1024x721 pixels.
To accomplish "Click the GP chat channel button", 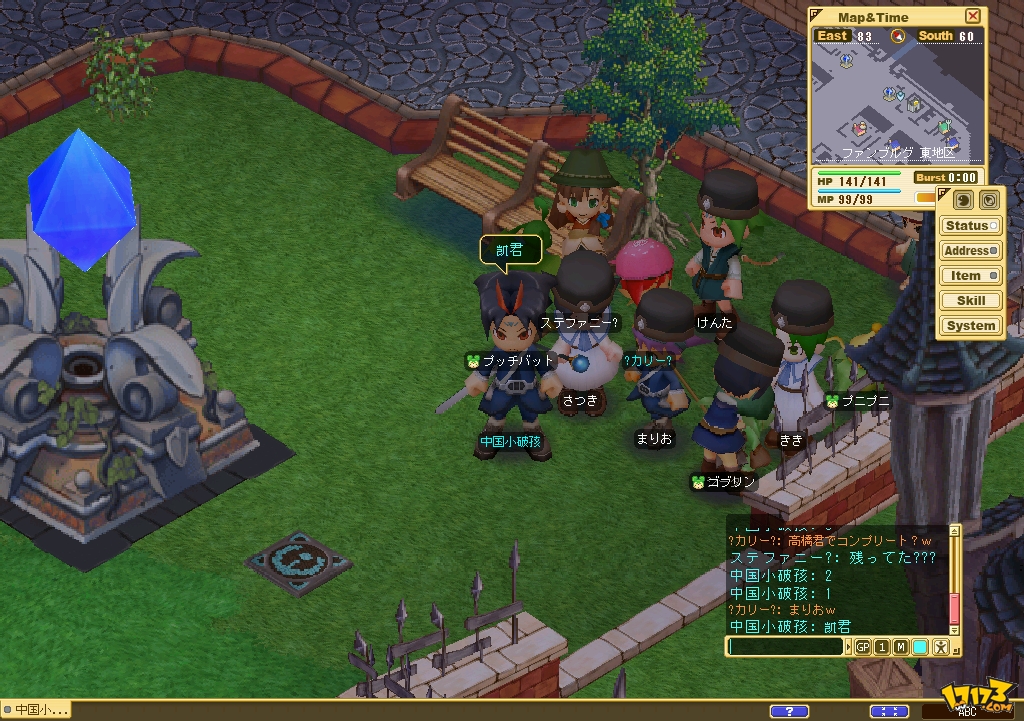I will click(863, 647).
